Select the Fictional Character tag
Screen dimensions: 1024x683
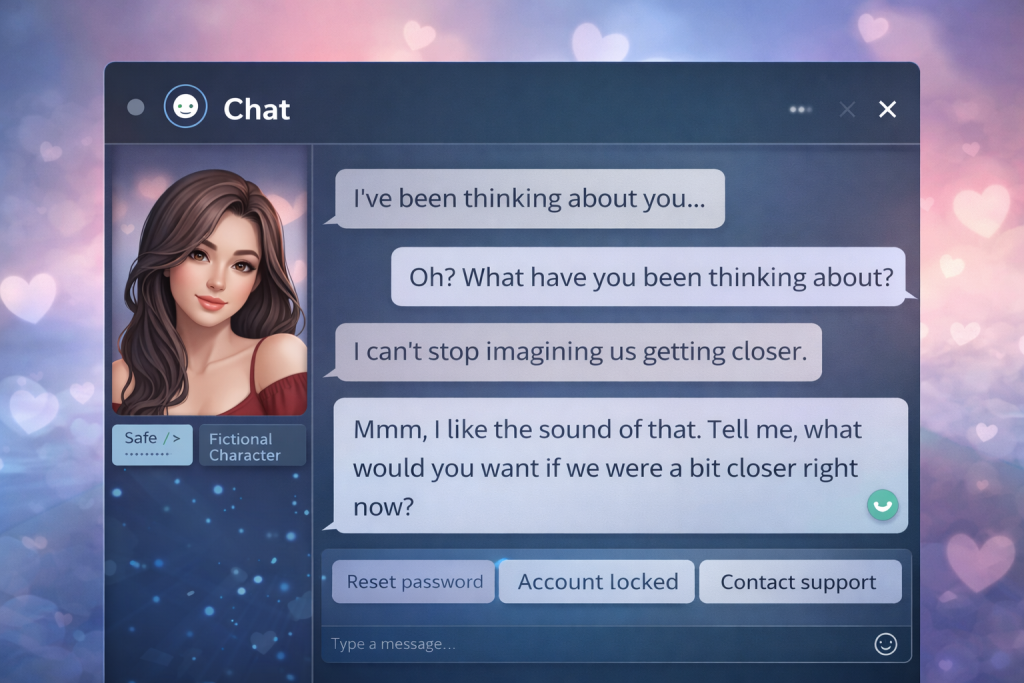click(252, 446)
